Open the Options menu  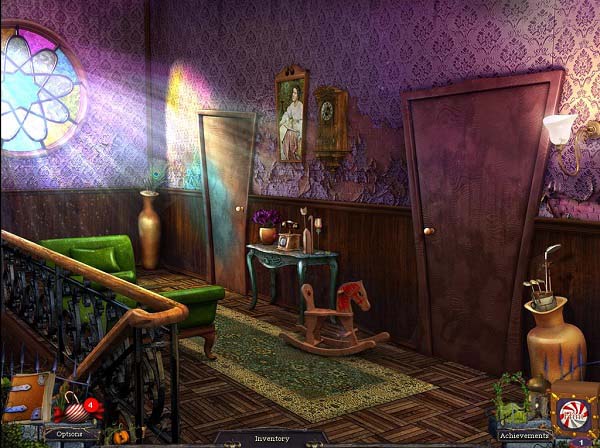tap(69, 434)
